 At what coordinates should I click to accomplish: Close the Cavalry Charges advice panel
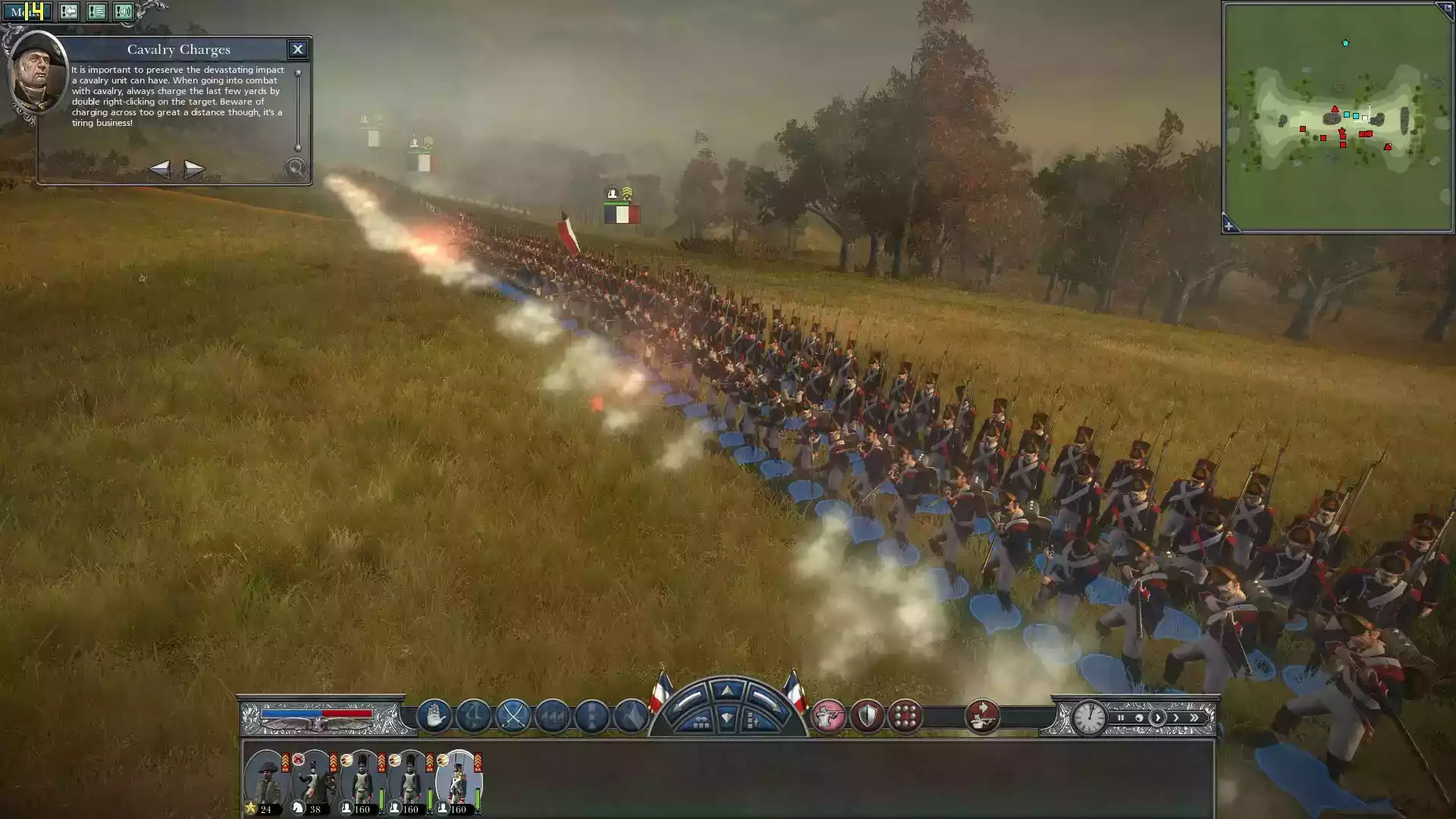tap(297, 49)
